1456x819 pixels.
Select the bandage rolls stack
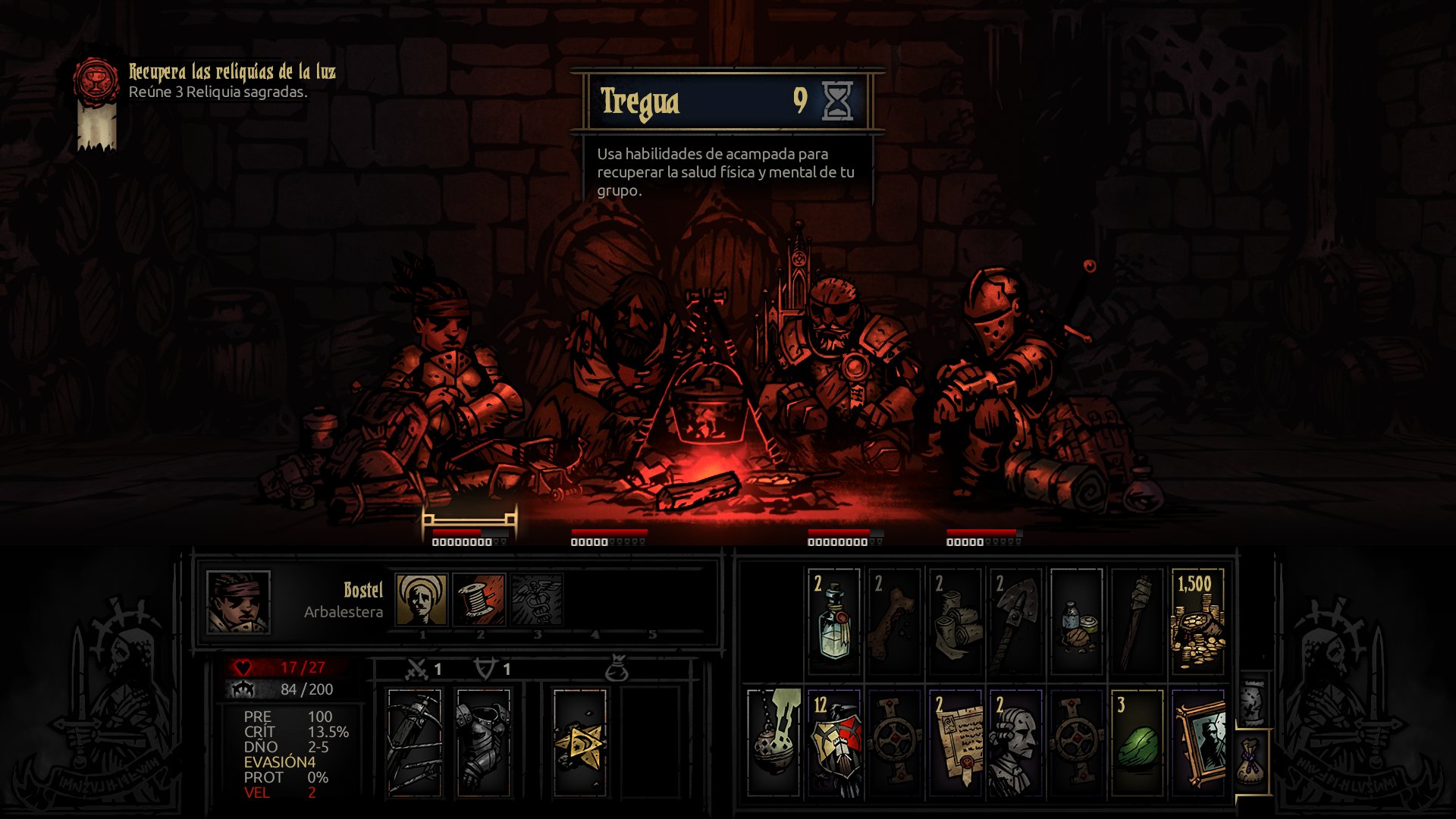pyautogui.click(x=955, y=621)
